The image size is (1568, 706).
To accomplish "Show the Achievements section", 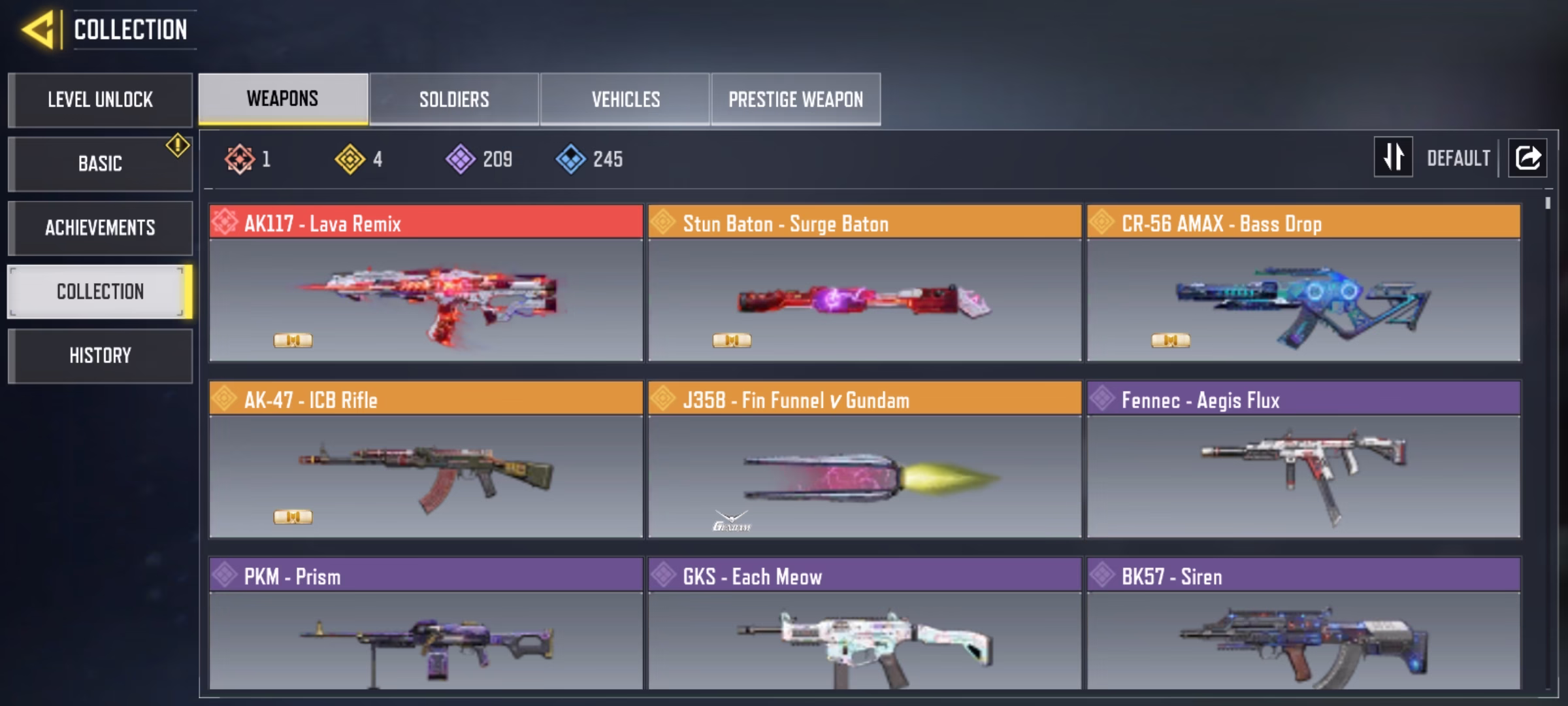I will [x=100, y=227].
